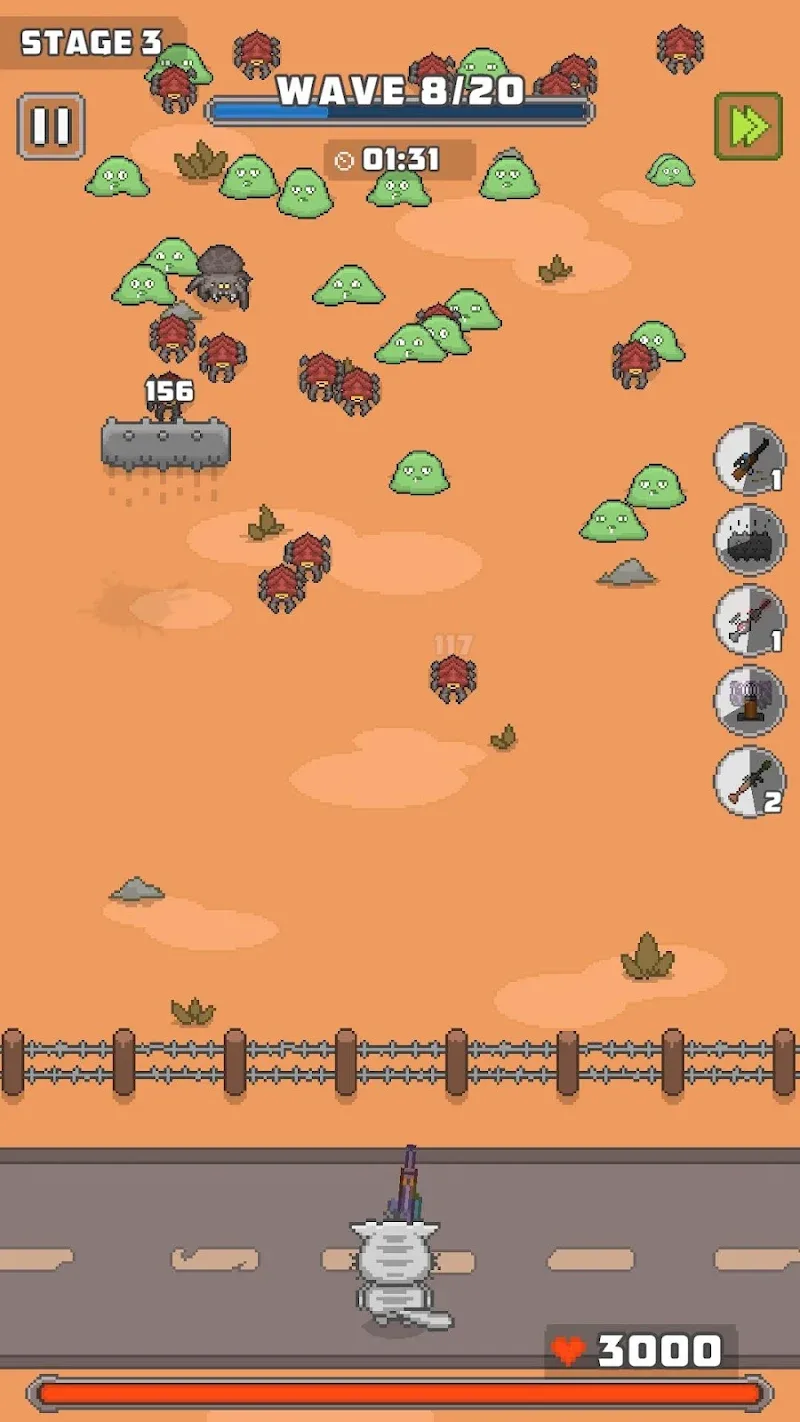
Task: Activate the spiked roller trap skill
Action: (x=749, y=540)
